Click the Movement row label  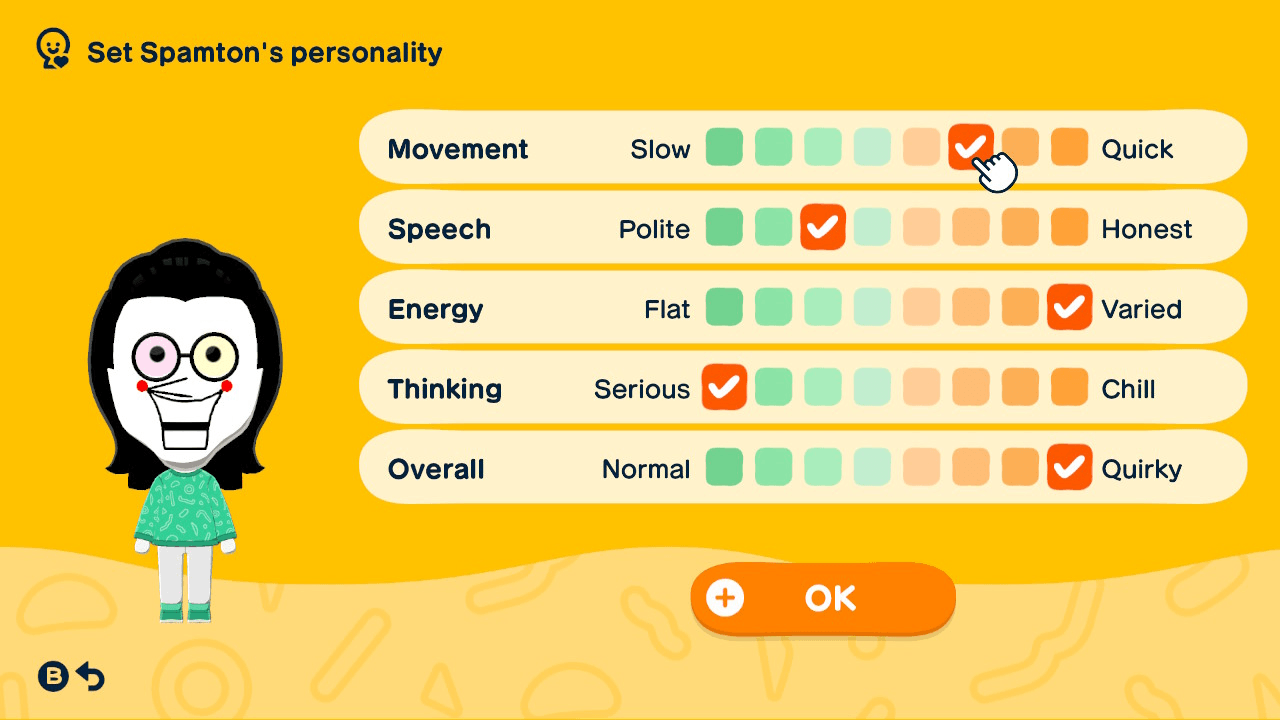point(458,148)
